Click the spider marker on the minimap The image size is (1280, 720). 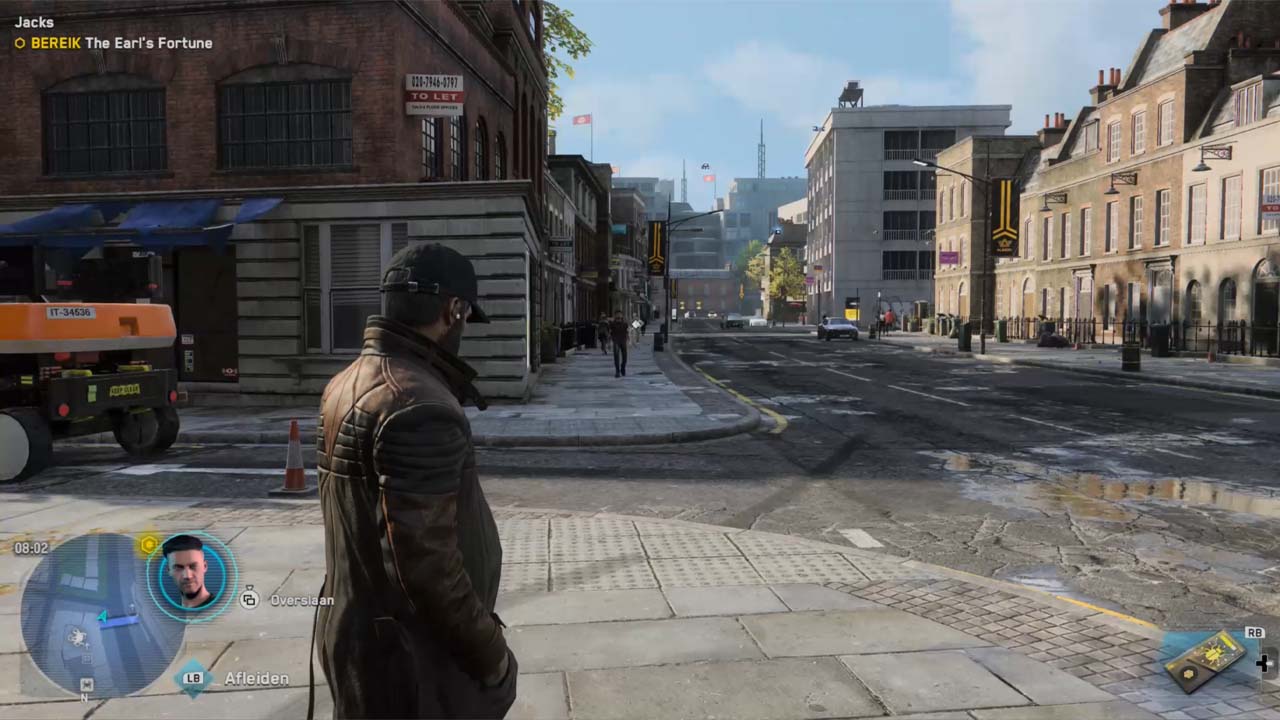(x=77, y=635)
